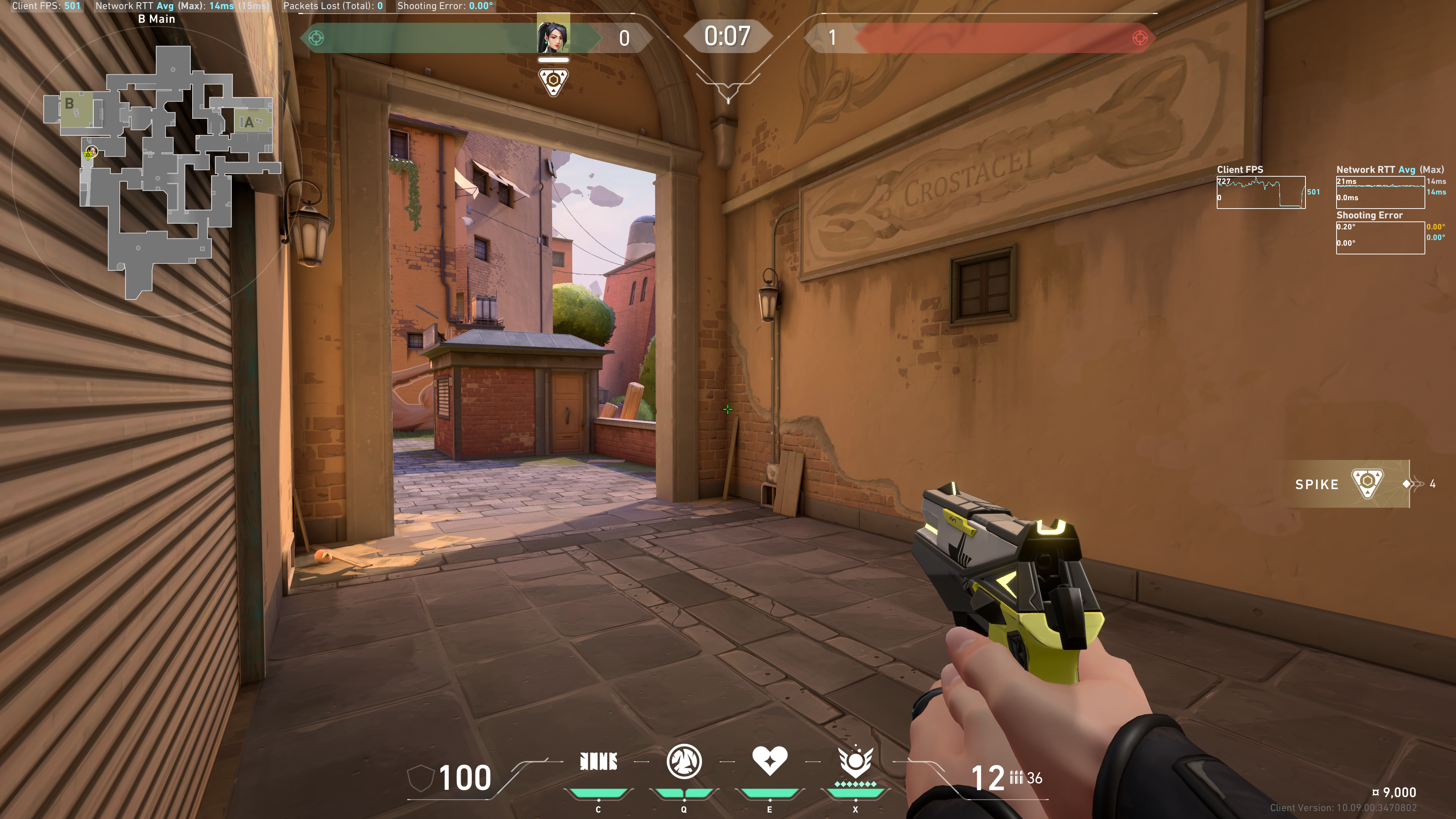Click the A site marker on the minimap
Image resolution: width=1456 pixels, height=819 pixels.
[x=248, y=122]
